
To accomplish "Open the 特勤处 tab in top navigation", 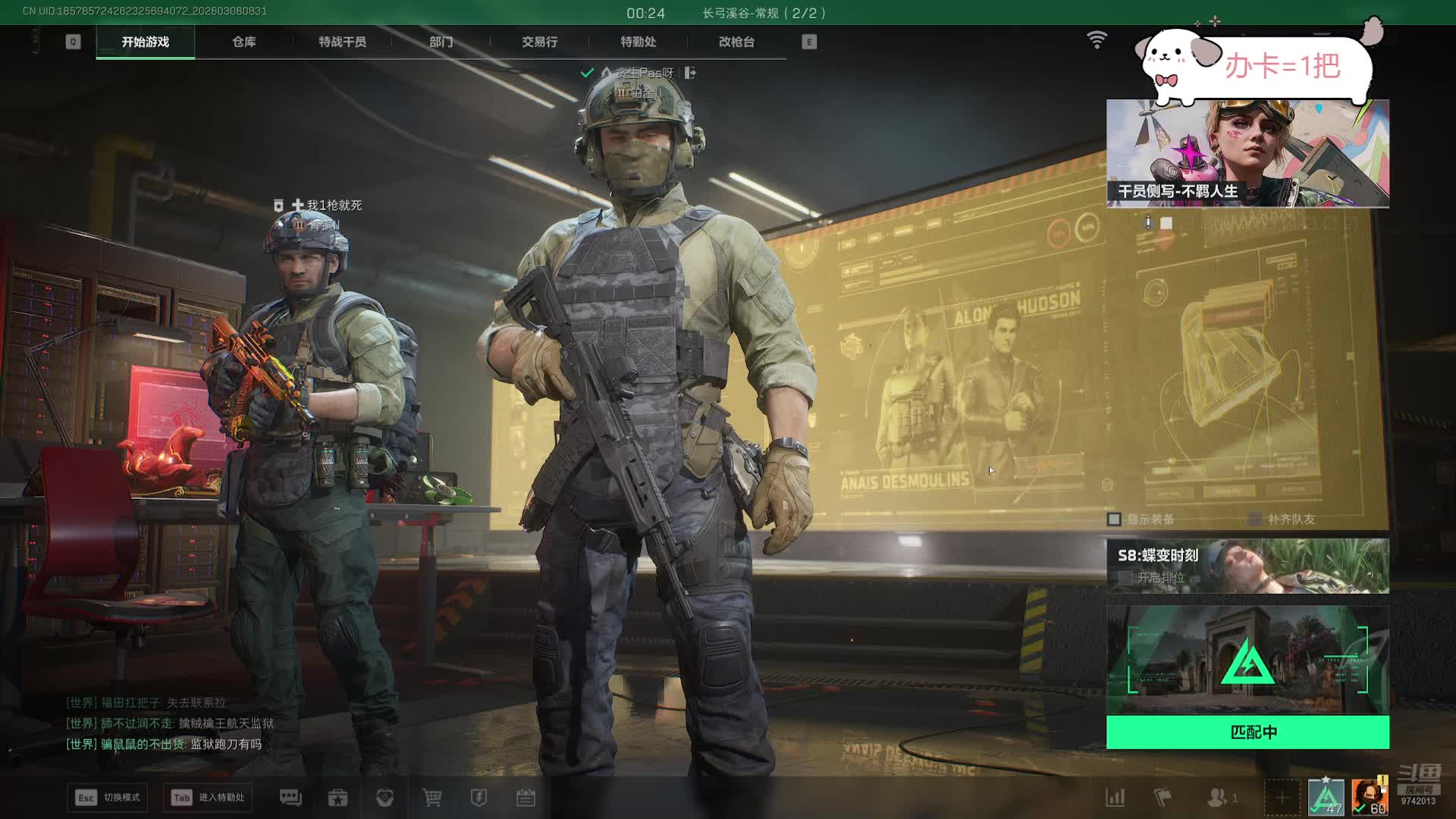I will click(x=638, y=42).
